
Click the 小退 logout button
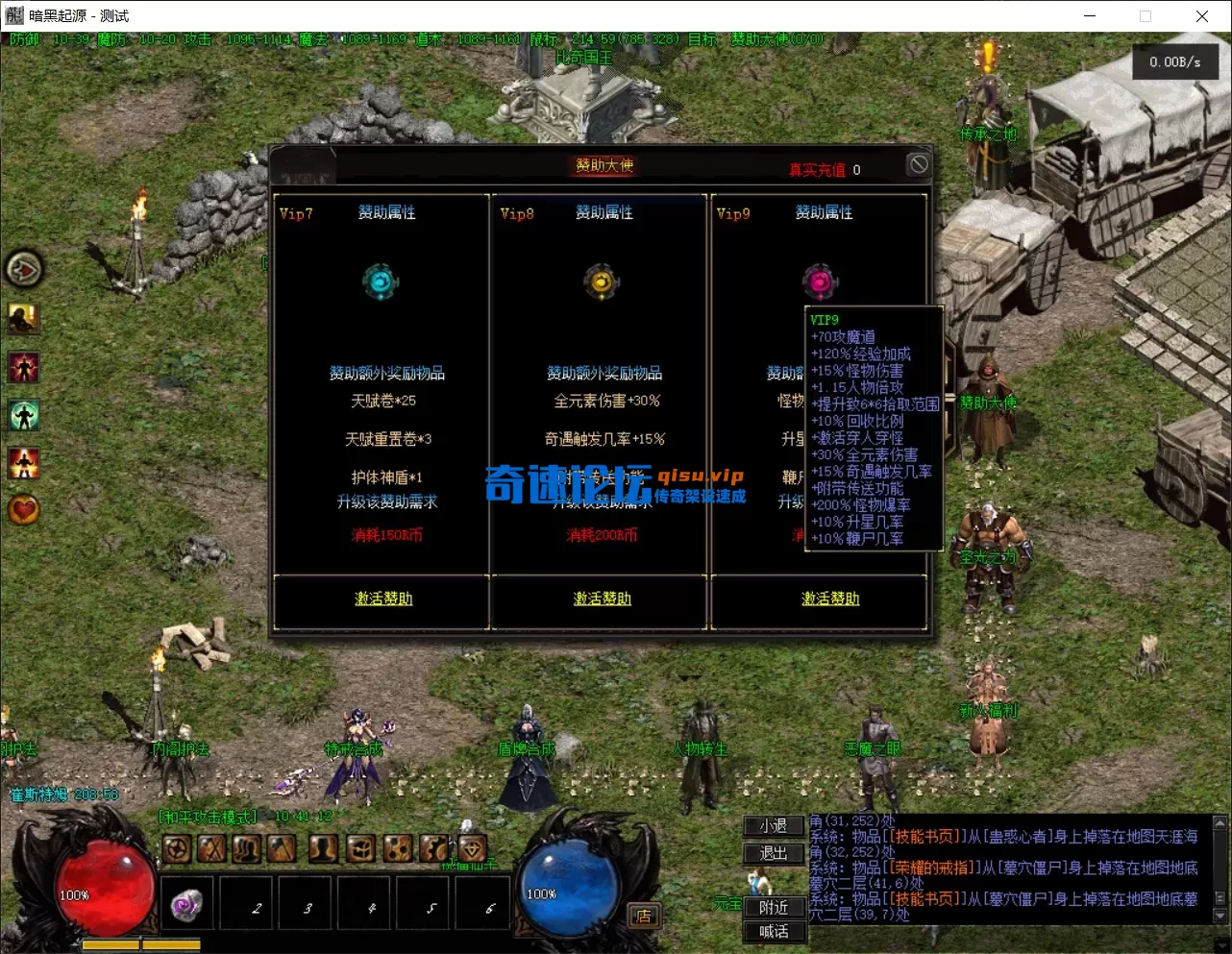pyautogui.click(x=774, y=826)
